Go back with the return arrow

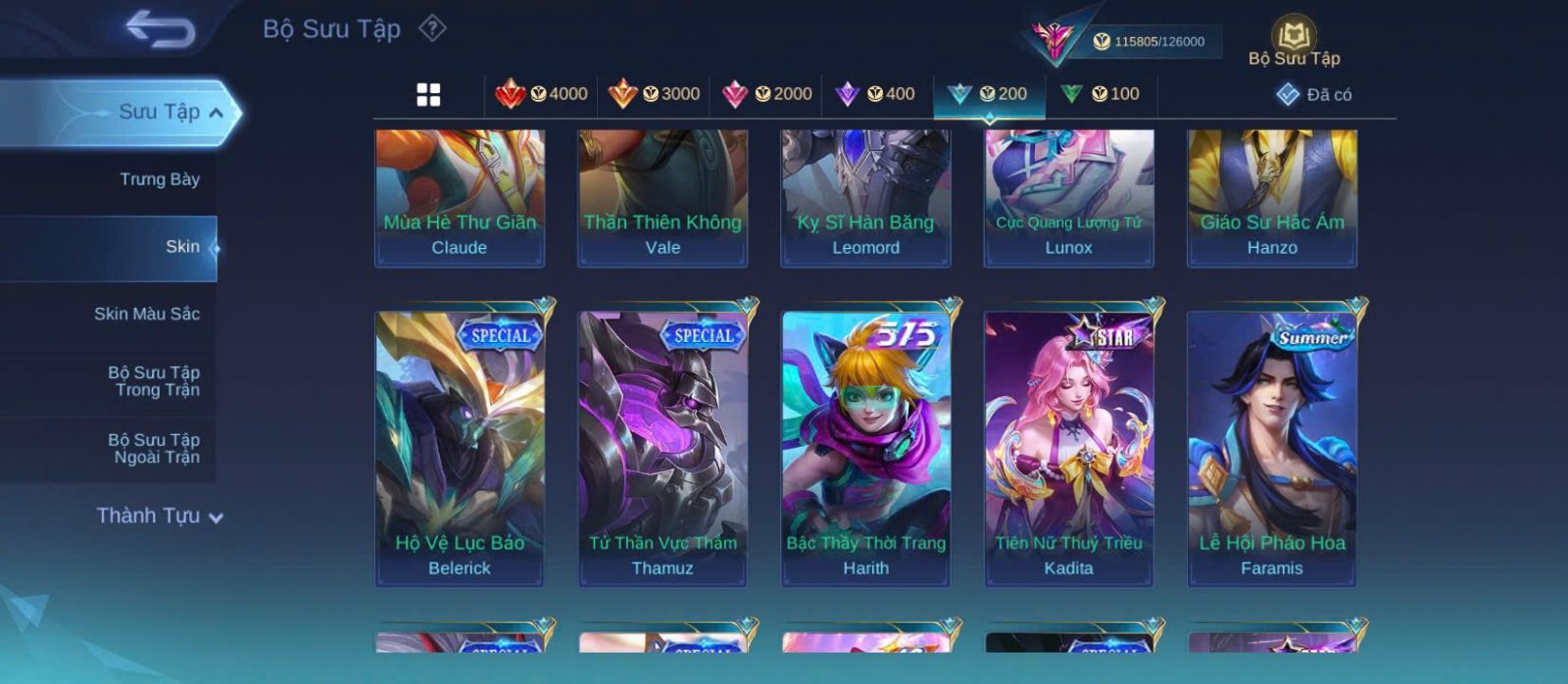click(161, 29)
